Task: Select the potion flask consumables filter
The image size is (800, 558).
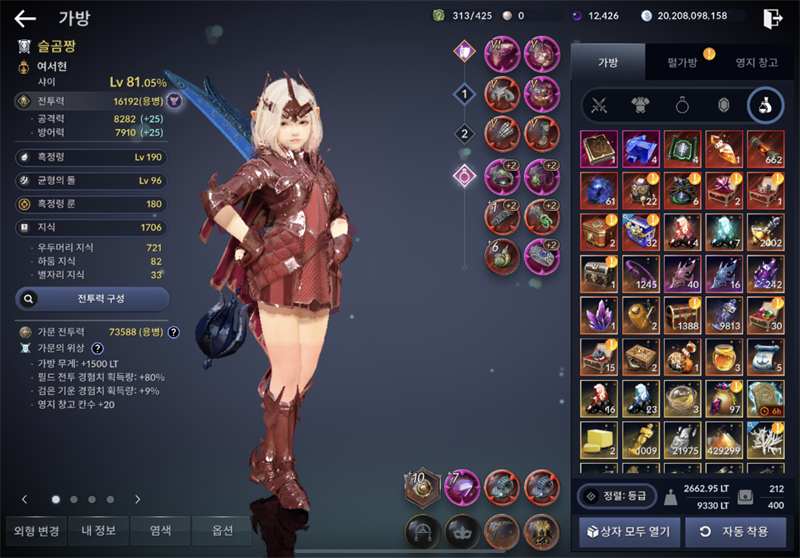Action: click(765, 105)
